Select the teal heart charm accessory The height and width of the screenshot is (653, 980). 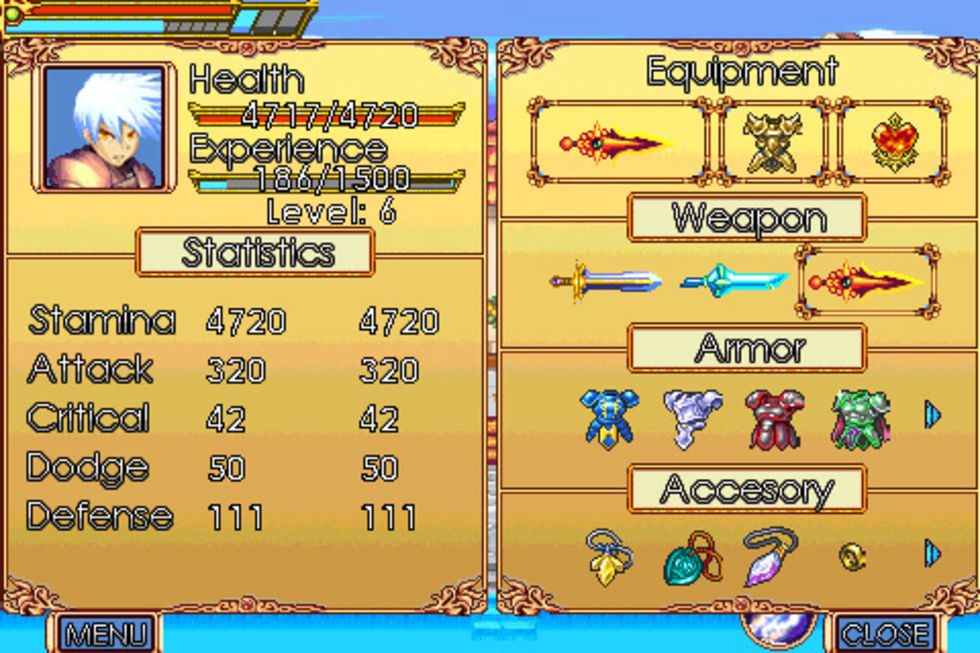[x=691, y=558]
